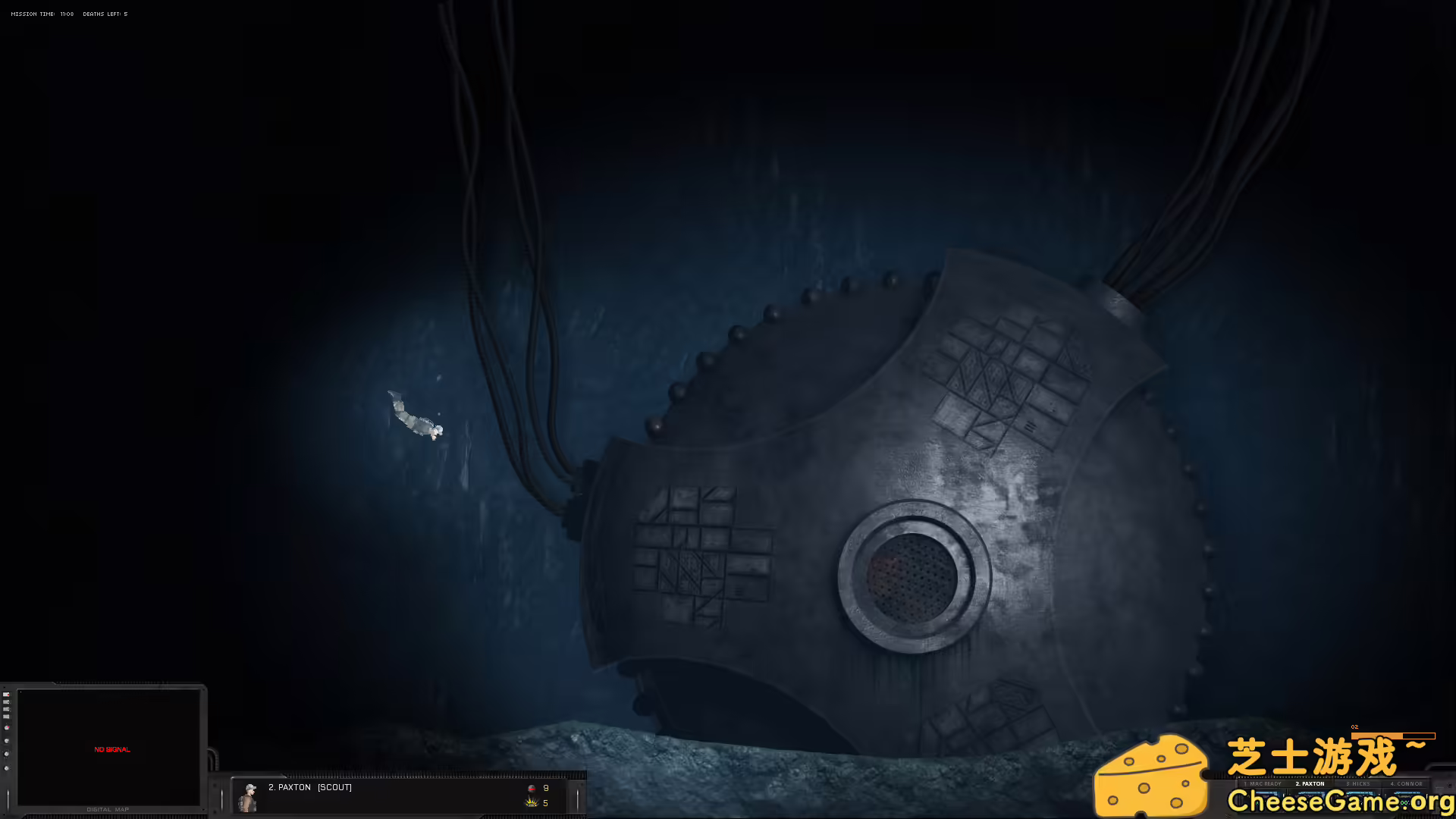Select the 1. MAC READY squad tab
Screen dimensions: 1456x819
point(1263,783)
